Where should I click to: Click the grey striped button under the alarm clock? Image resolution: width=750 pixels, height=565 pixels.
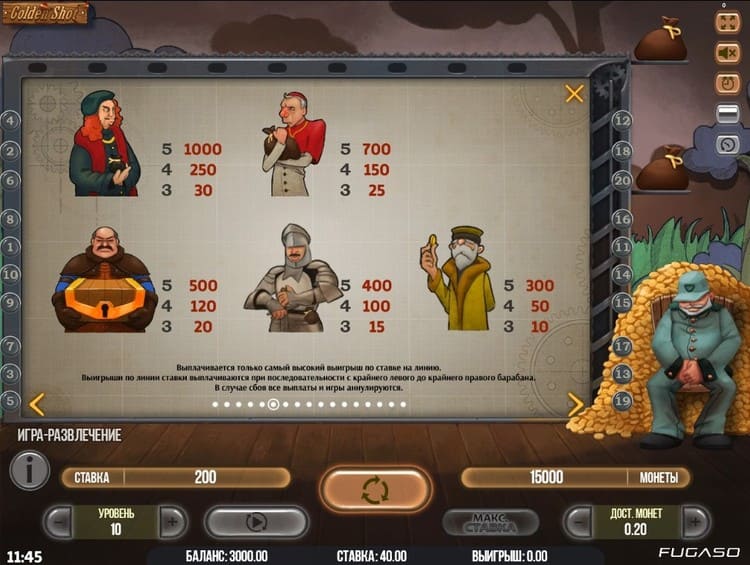[x=727, y=113]
